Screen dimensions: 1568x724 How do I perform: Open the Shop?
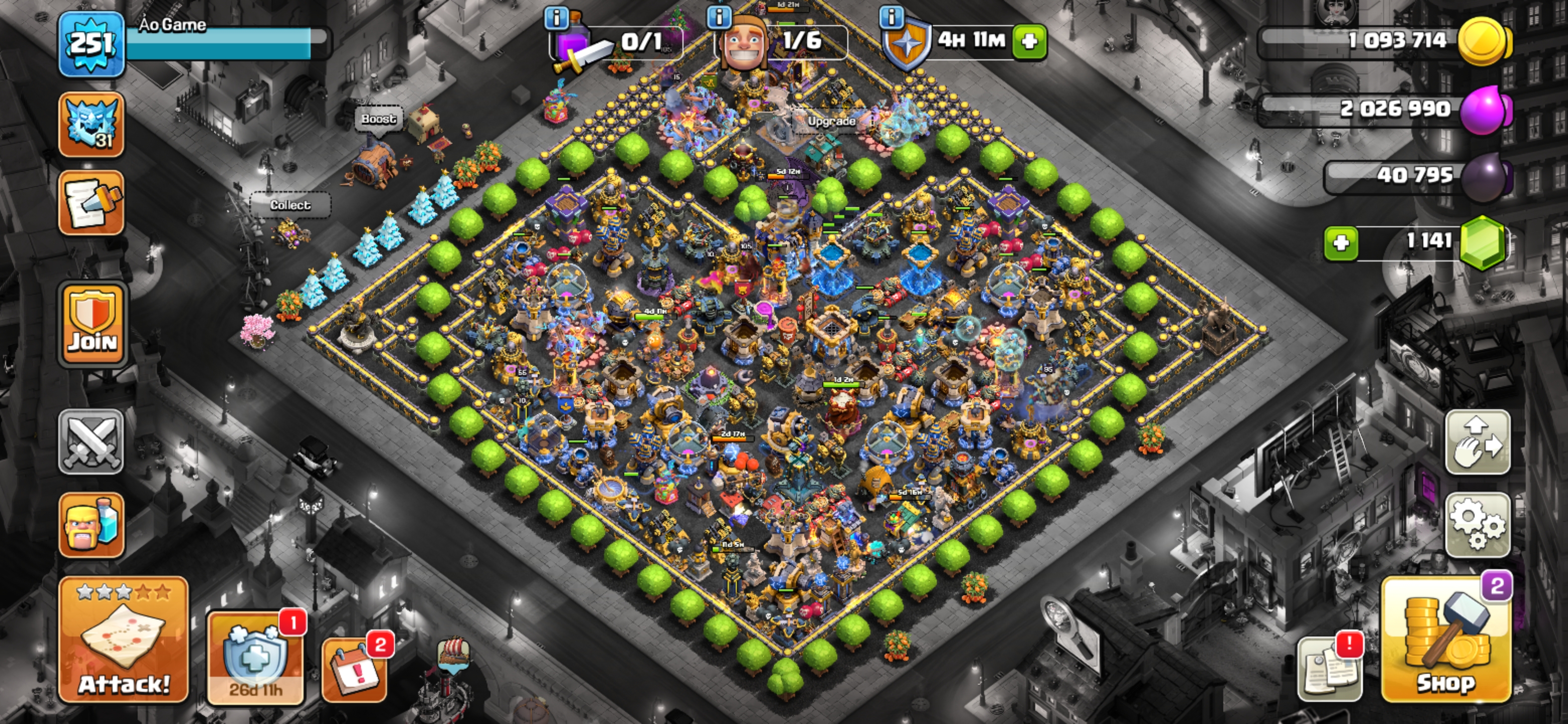[x=1446, y=640]
